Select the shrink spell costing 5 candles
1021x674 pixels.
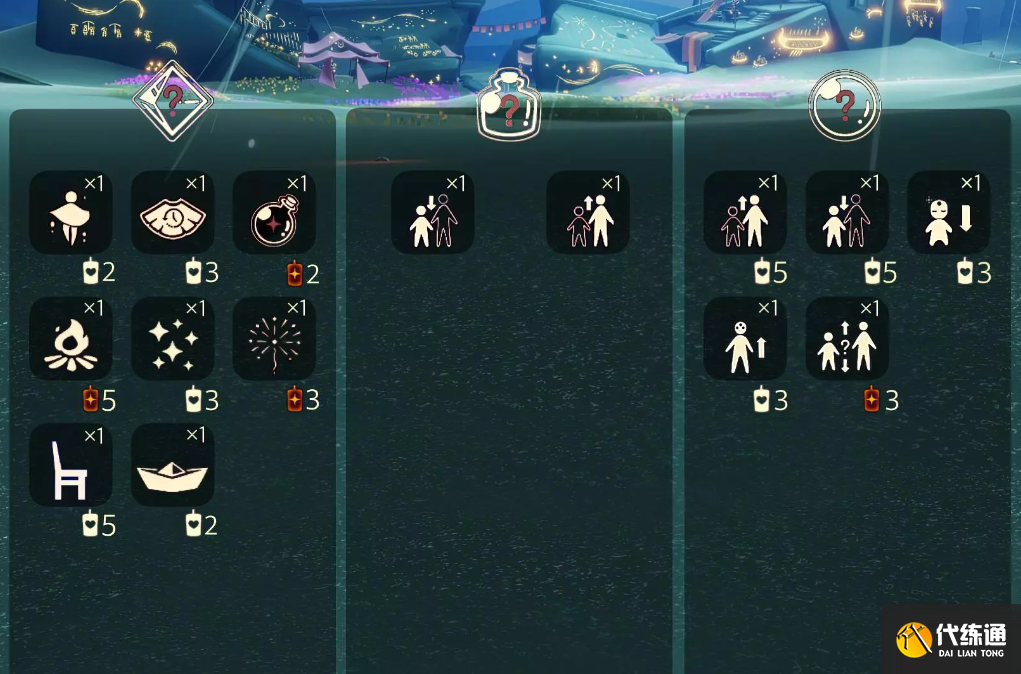pyautogui.click(x=847, y=212)
